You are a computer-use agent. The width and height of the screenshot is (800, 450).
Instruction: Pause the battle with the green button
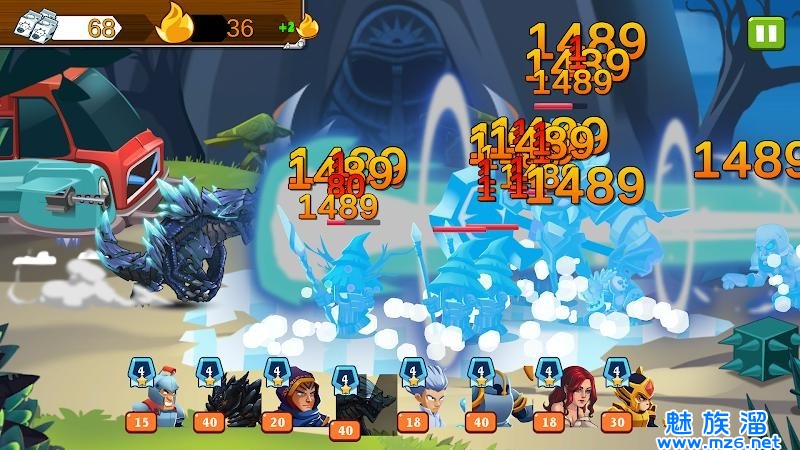point(766,33)
